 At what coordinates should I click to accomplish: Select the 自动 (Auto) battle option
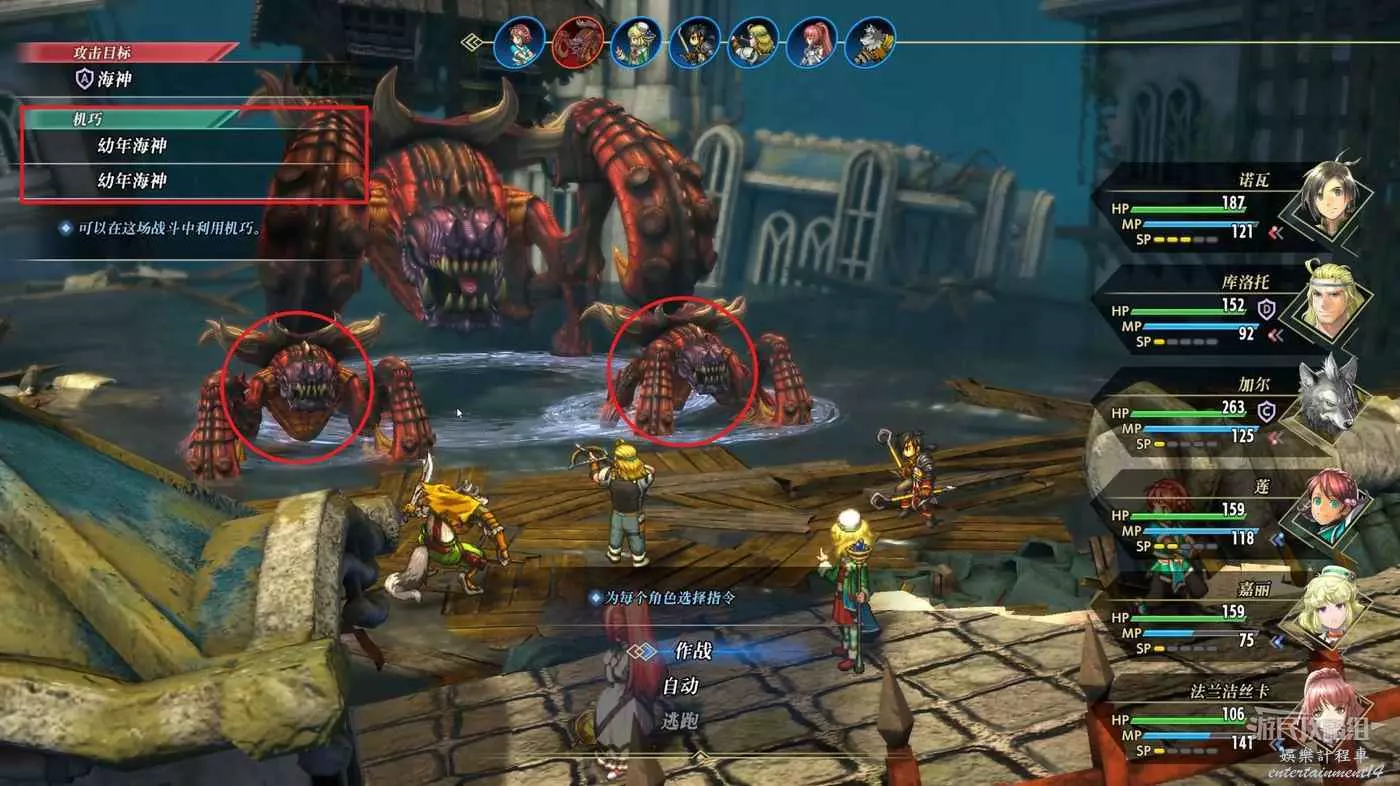click(680, 686)
